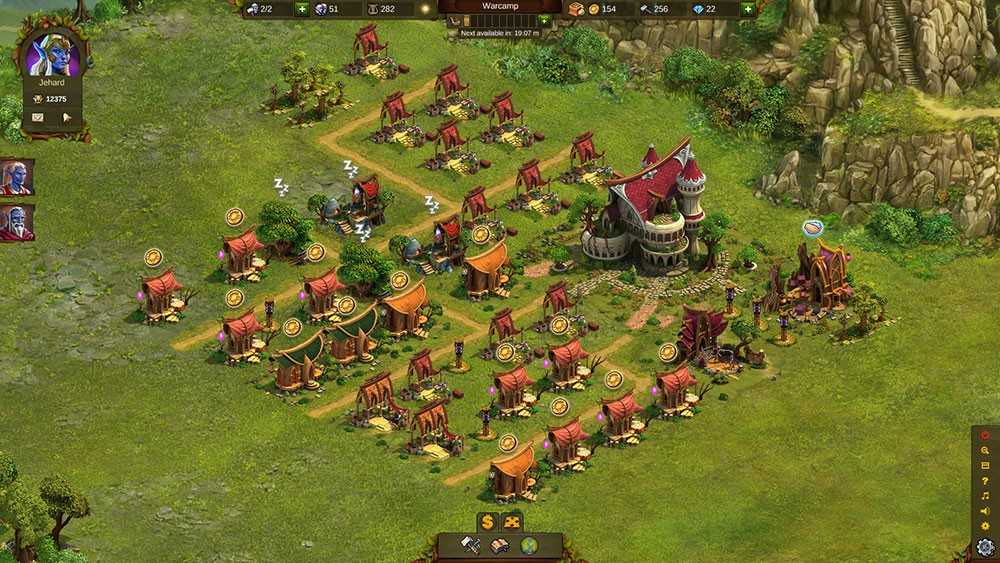1000x563 pixels.
Task: Click the magnifier zoom icon in the sidebar
Action: coord(985,451)
